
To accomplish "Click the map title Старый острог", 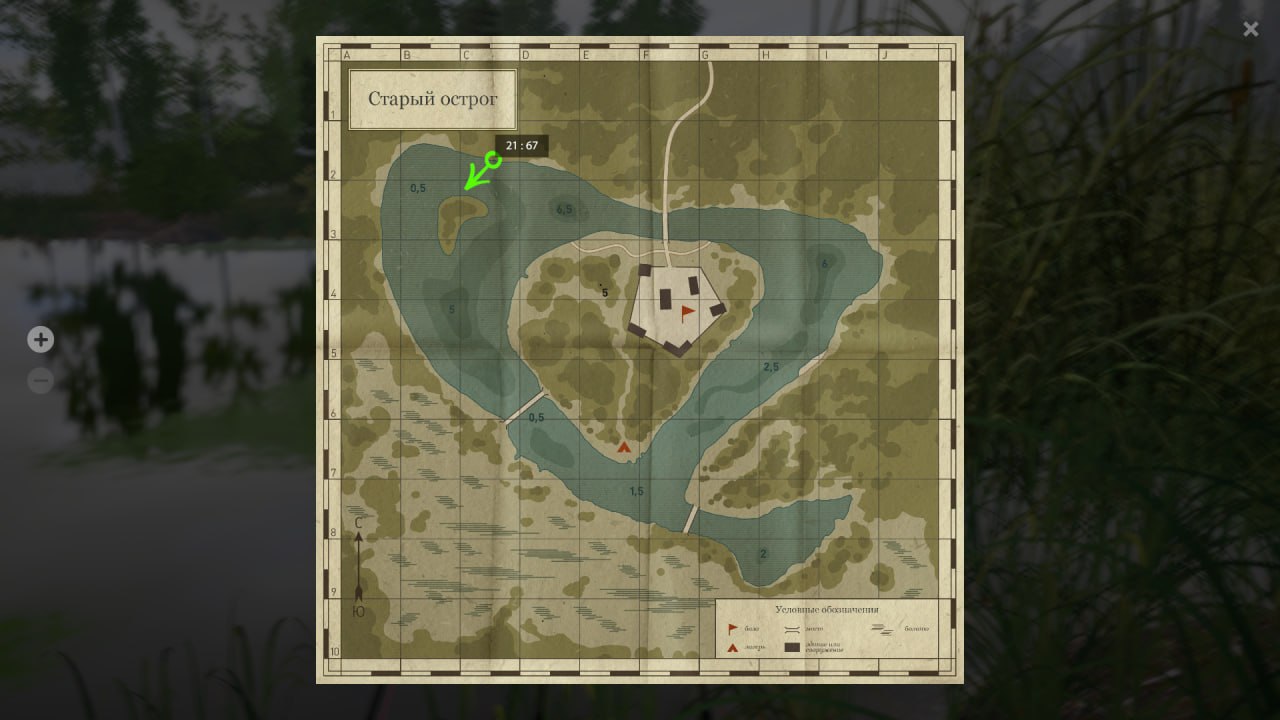I will pyautogui.click(x=432, y=100).
